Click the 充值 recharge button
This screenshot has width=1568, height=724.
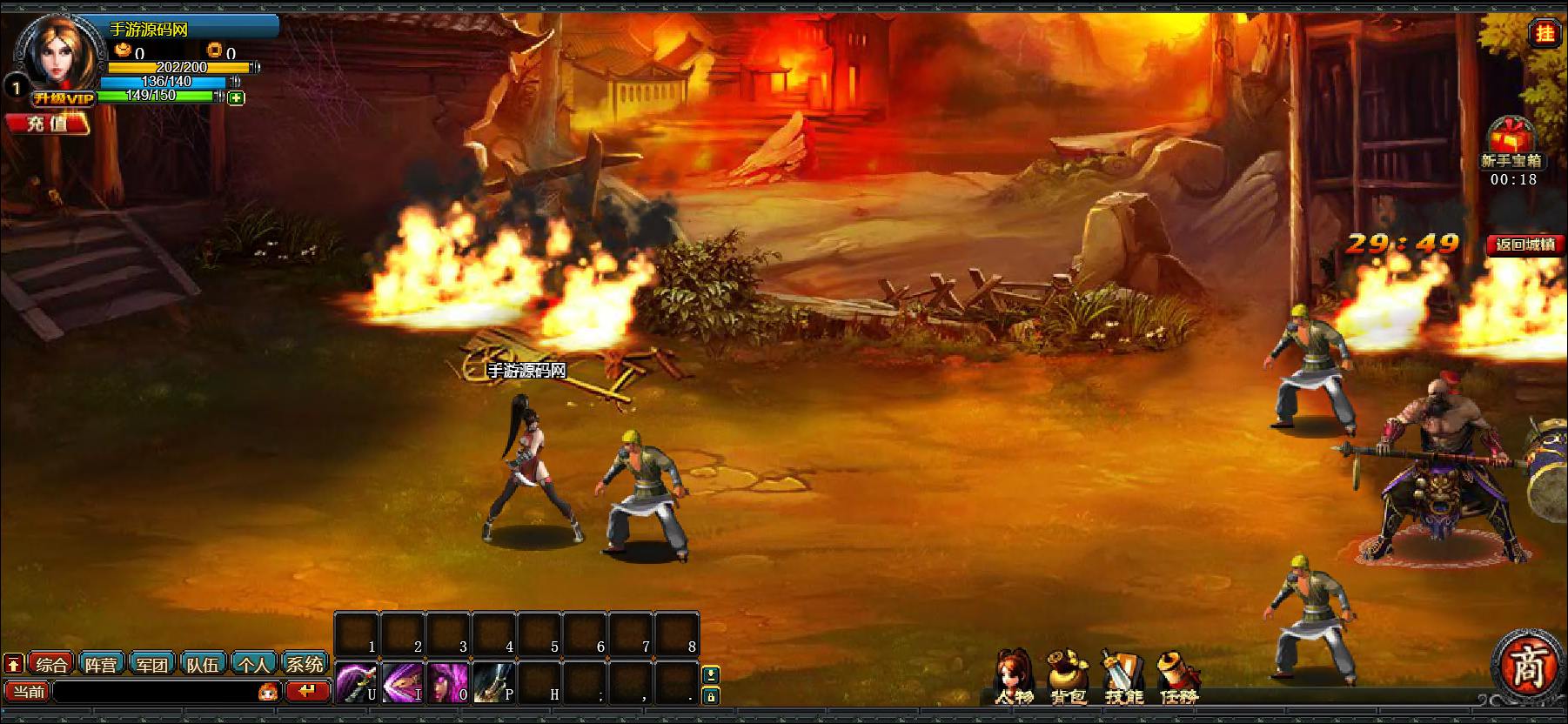[47, 124]
